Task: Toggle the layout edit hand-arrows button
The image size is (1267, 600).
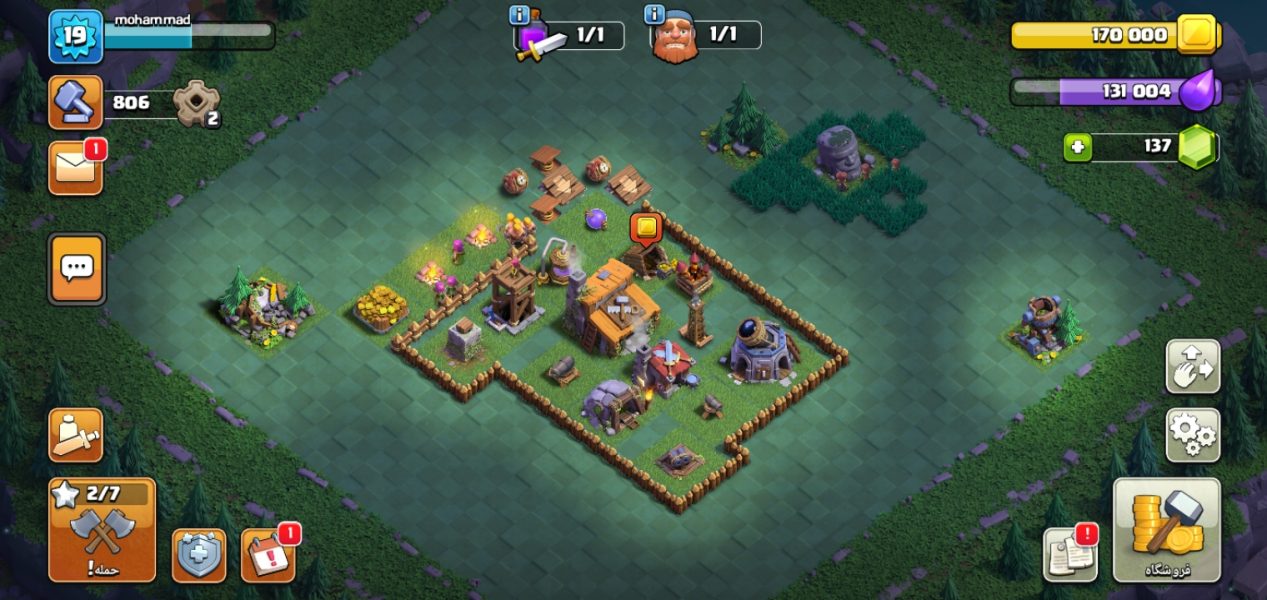Action: coord(1192,366)
